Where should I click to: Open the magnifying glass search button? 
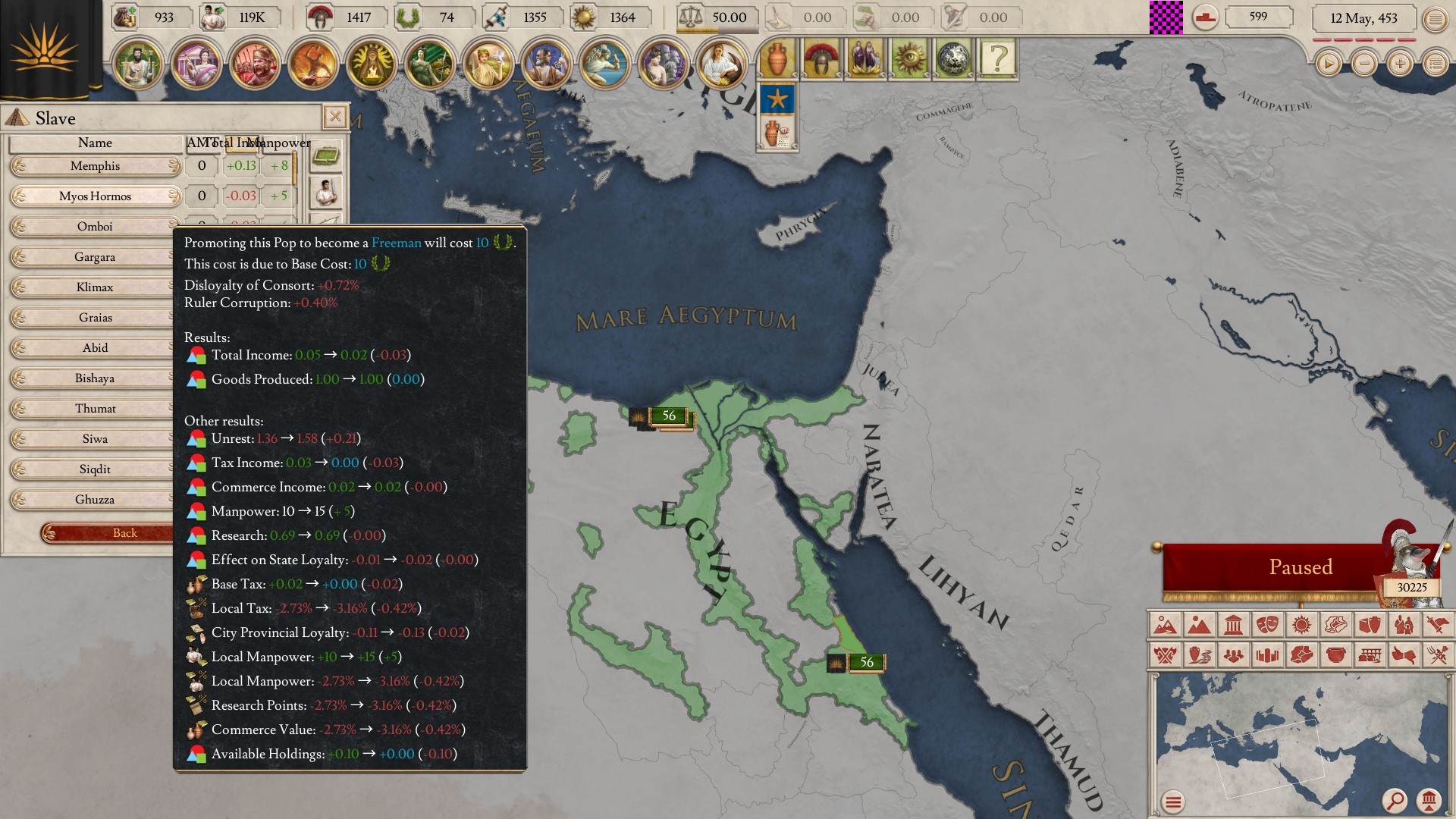(x=1395, y=800)
